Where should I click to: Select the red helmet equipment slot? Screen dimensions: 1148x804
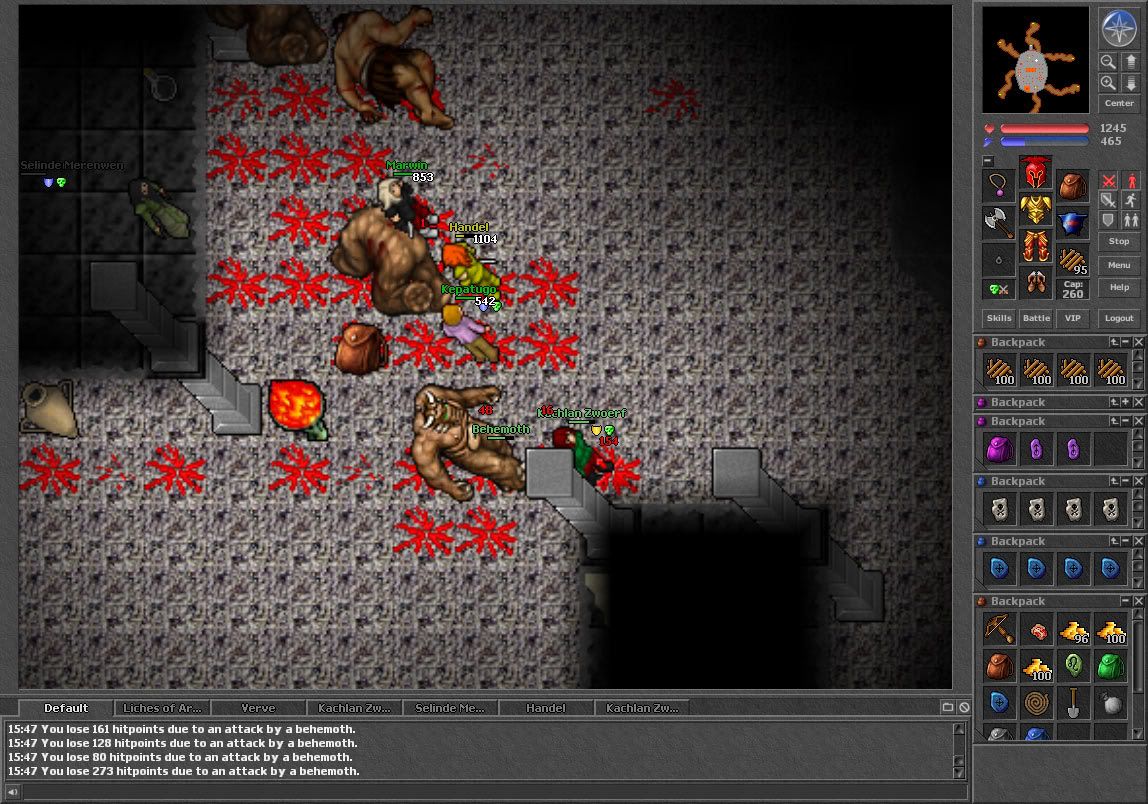pos(1035,174)
